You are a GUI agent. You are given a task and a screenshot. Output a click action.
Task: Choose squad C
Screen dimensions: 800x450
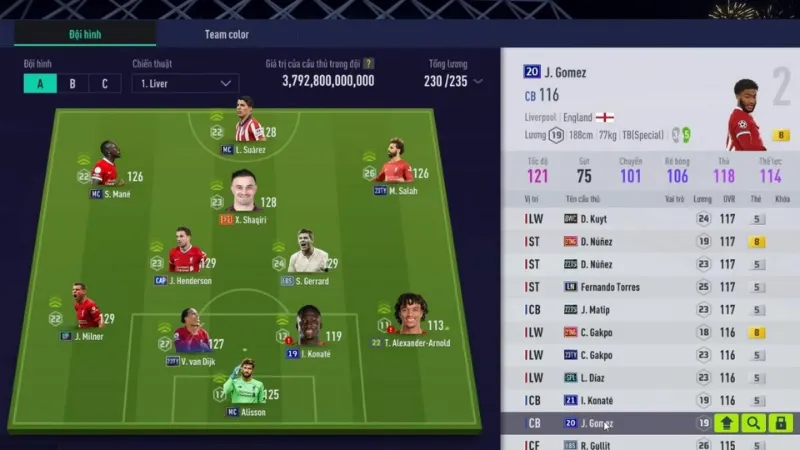click(x=104, y=83)
